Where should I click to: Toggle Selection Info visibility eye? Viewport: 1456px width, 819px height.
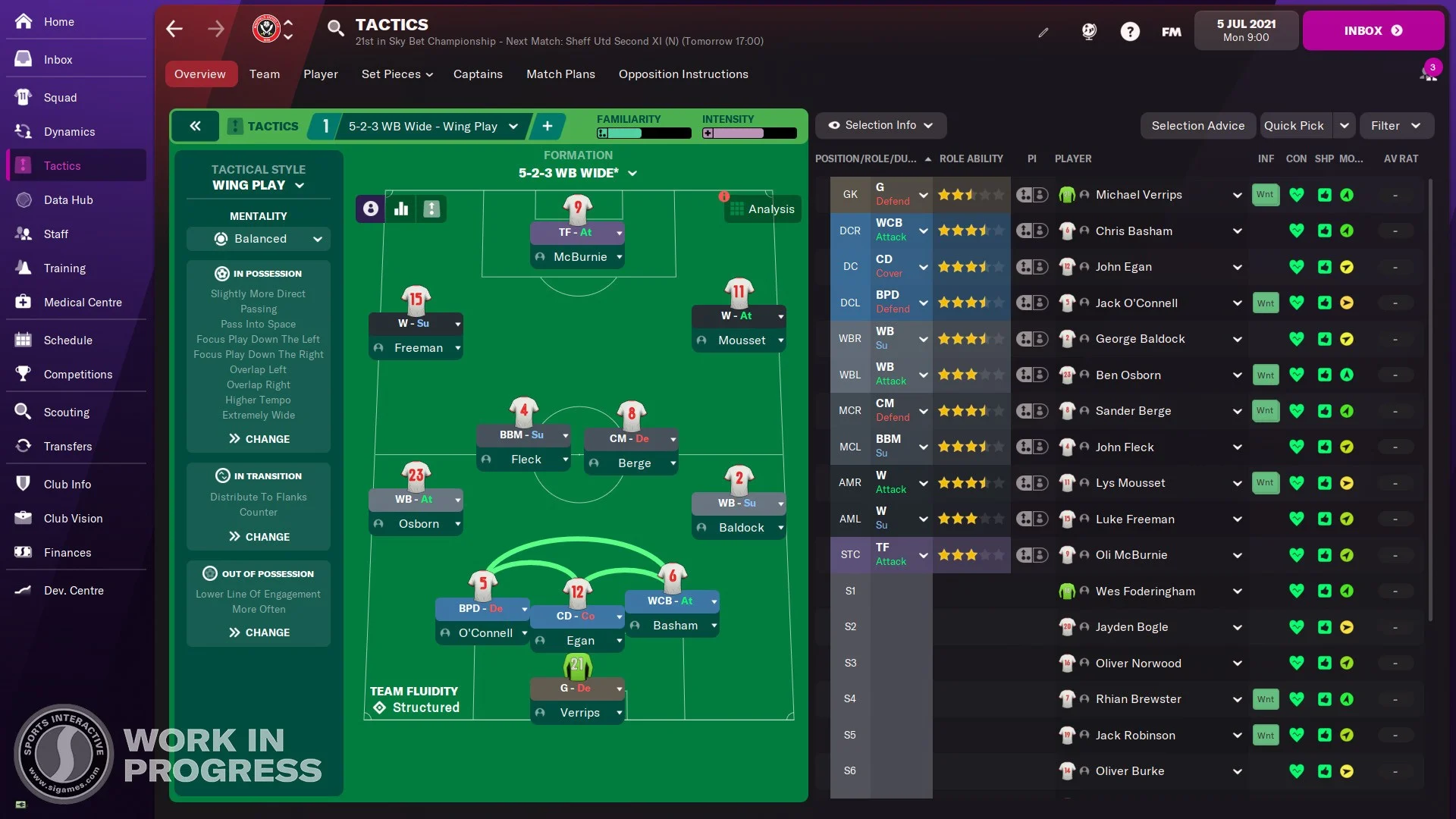tap(834, 125)
